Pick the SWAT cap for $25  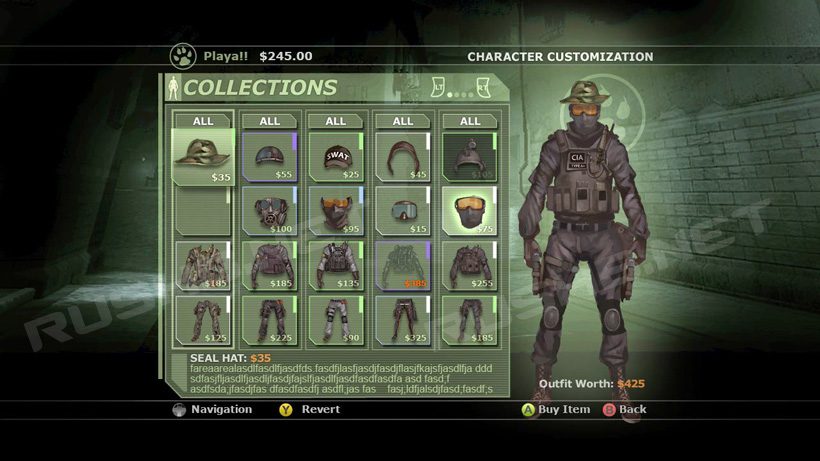coord(336,157)
